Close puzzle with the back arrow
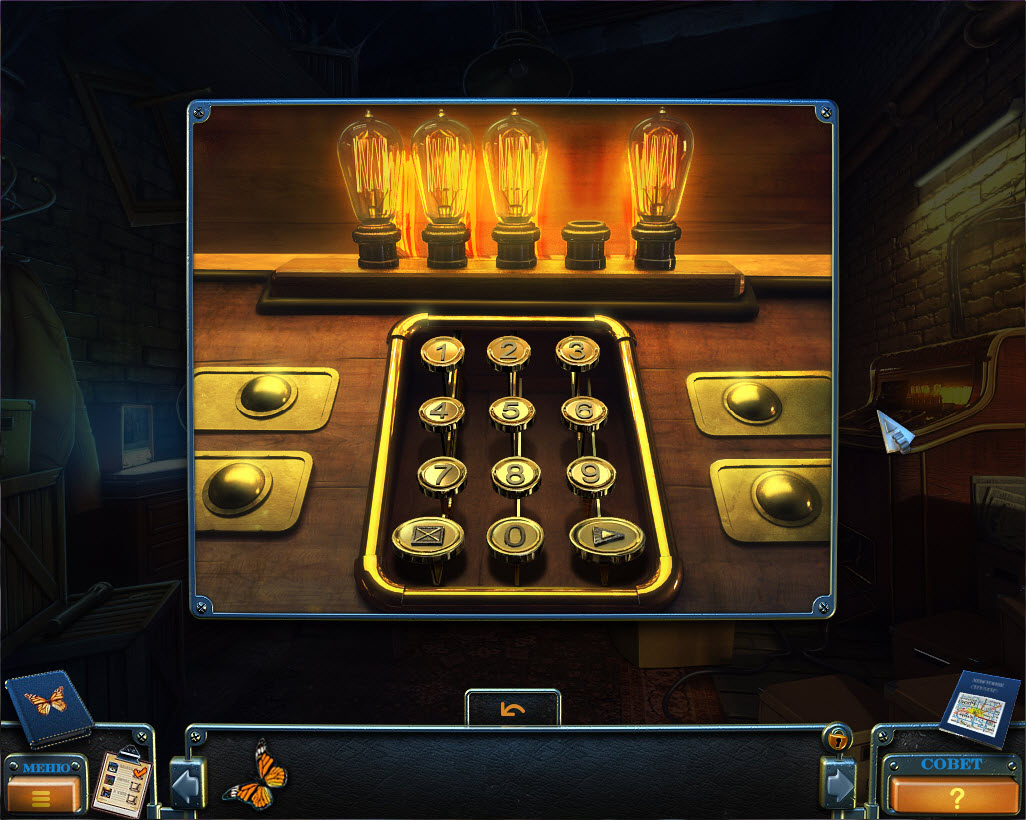This screenshot has width=1026, height=820. 513,709
